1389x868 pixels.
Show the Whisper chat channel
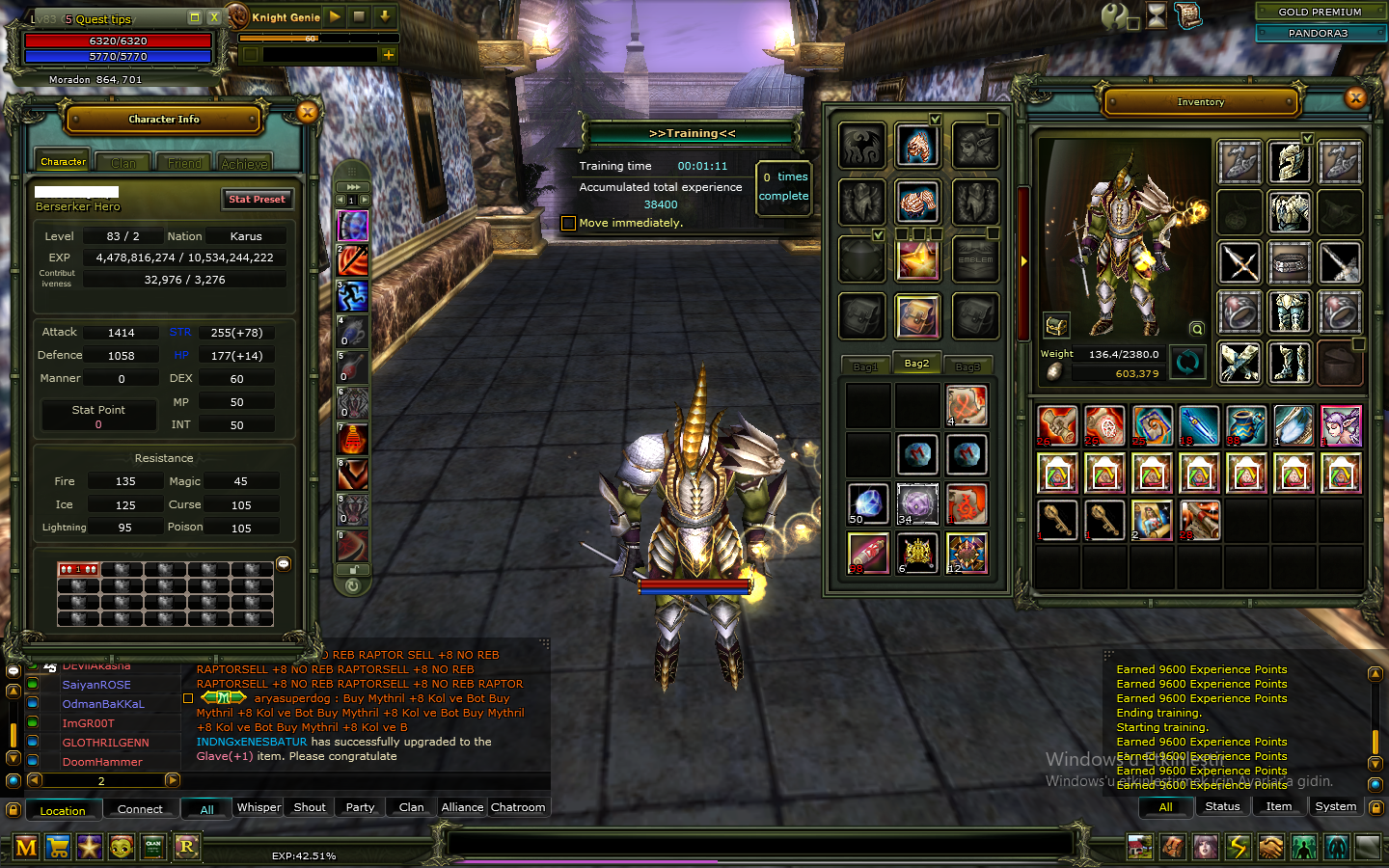pyautogui.click(x=259, y=807)
